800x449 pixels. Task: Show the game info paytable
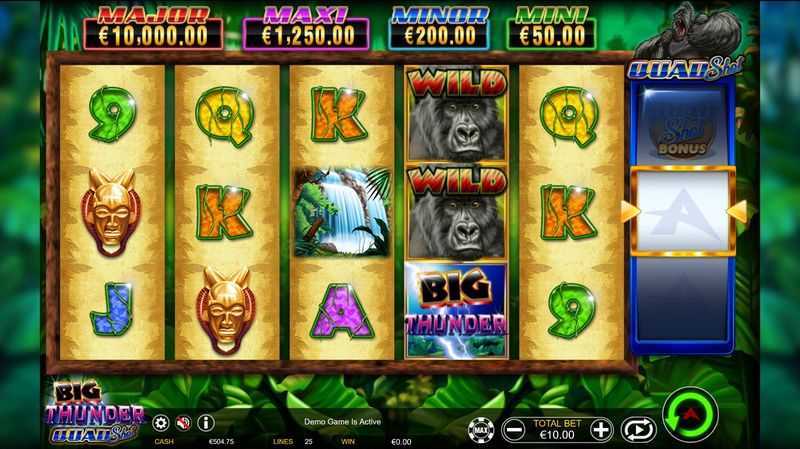pyautogui.click(x=205, y=423)
